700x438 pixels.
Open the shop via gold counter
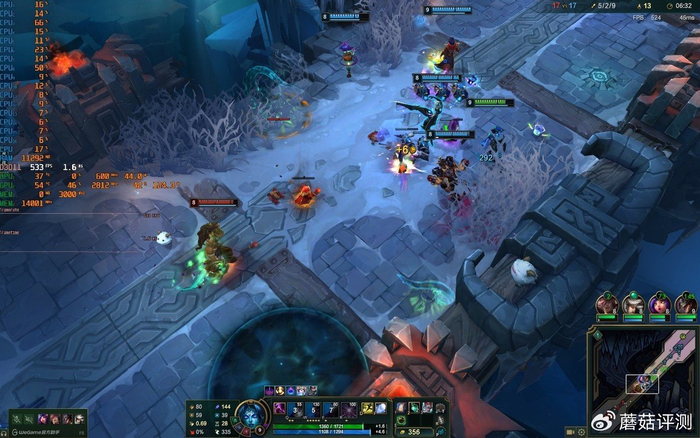410,431
